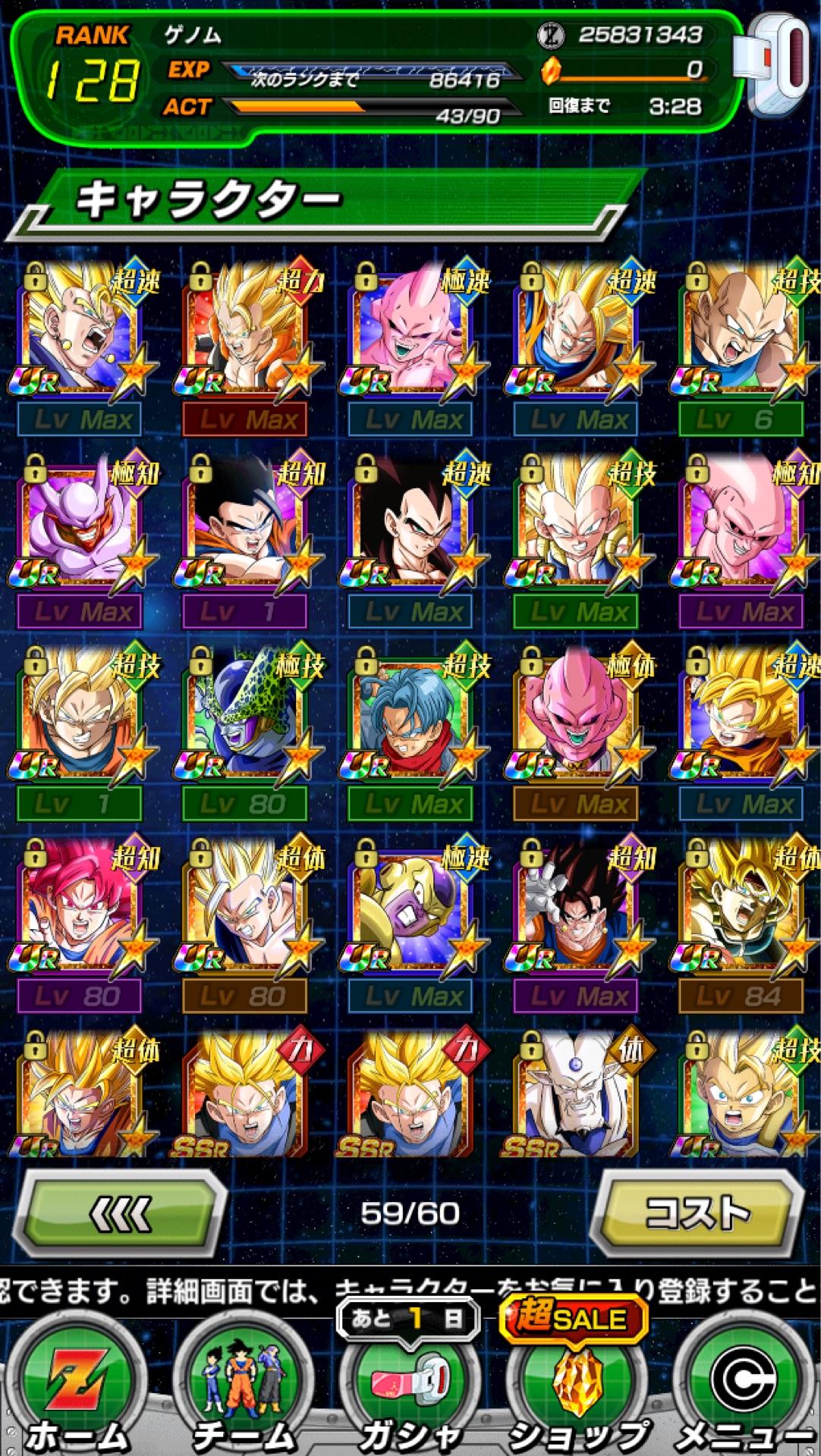Image resolution: width=821 pixels, height=1456 pixels.
Task: Select the Lv 84 character card
Action: pyautogui.click(x=741, y=907)
